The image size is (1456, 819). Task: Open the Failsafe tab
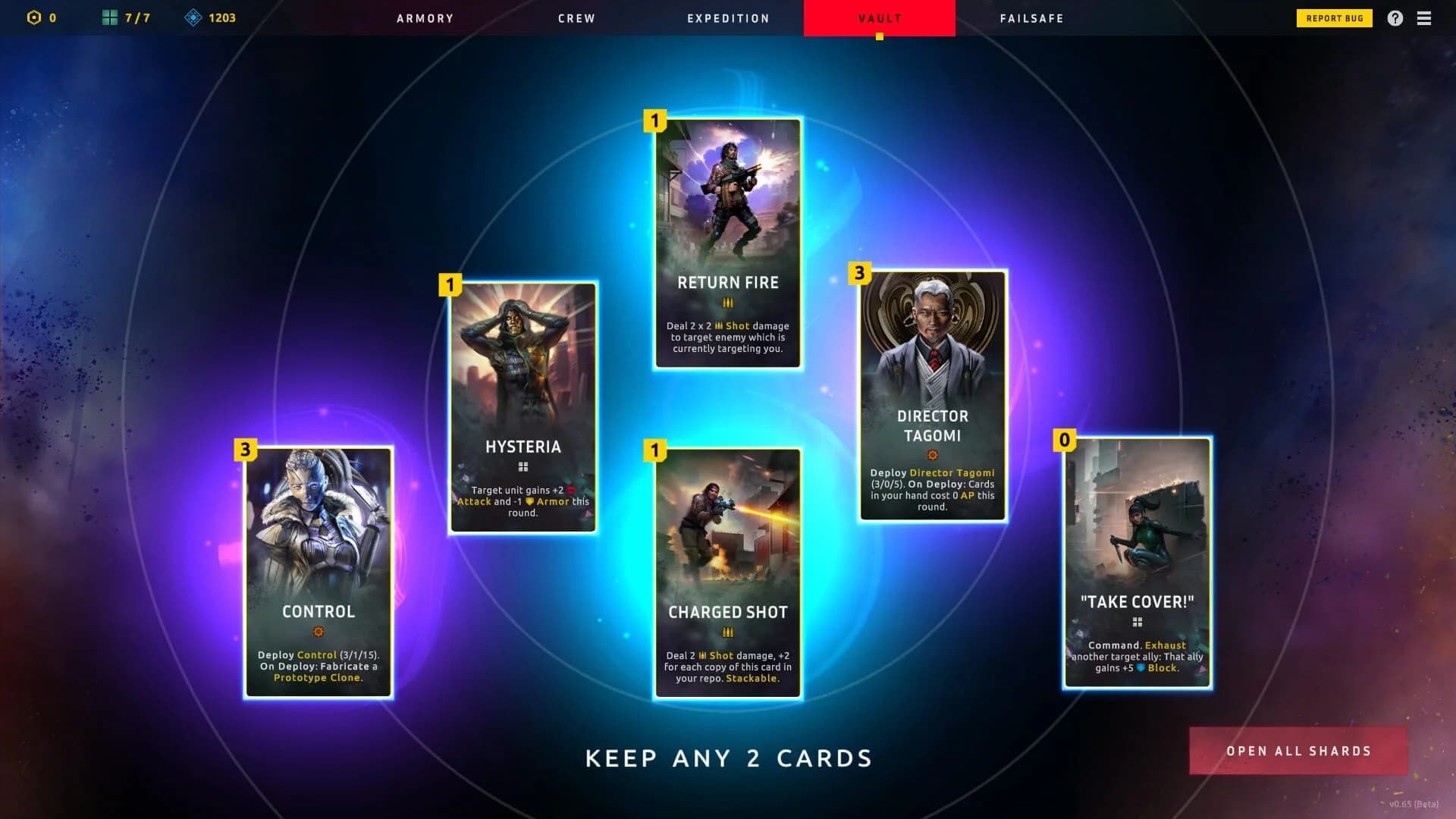(1031, 18)
